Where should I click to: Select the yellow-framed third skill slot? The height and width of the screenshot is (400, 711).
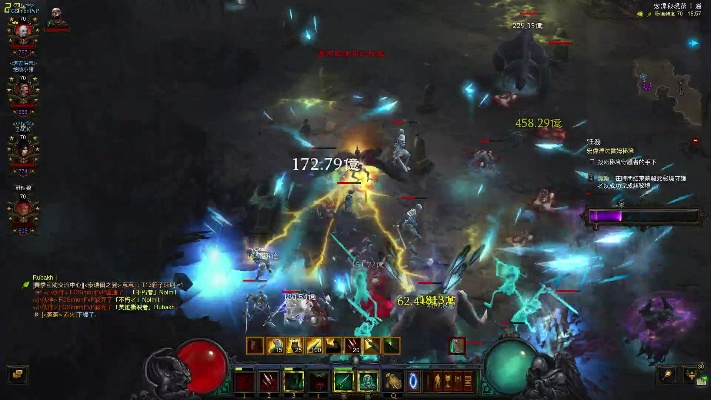(x=294, y=381)
